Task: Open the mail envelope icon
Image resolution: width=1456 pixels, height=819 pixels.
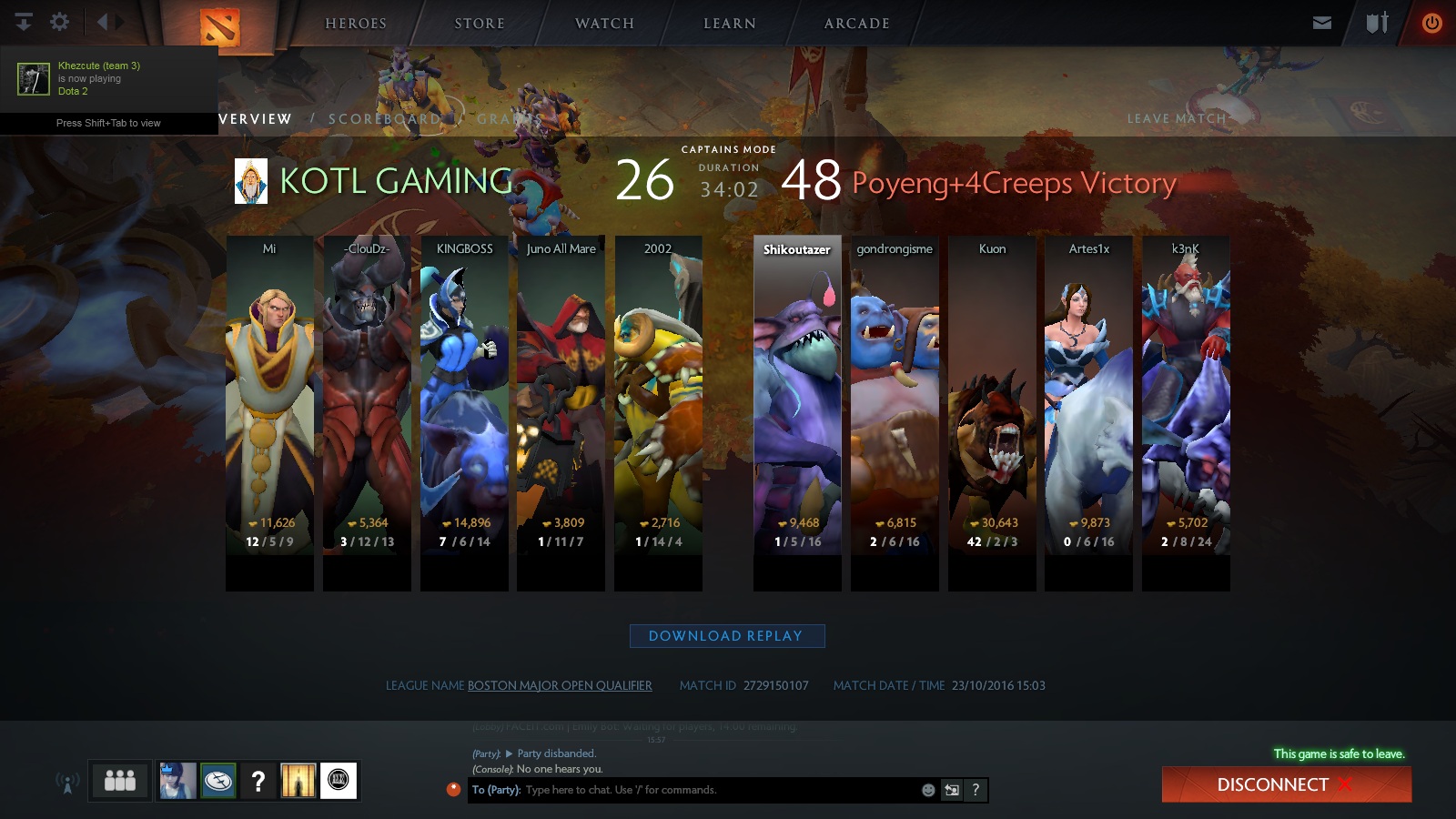Action: (1322, 23)
